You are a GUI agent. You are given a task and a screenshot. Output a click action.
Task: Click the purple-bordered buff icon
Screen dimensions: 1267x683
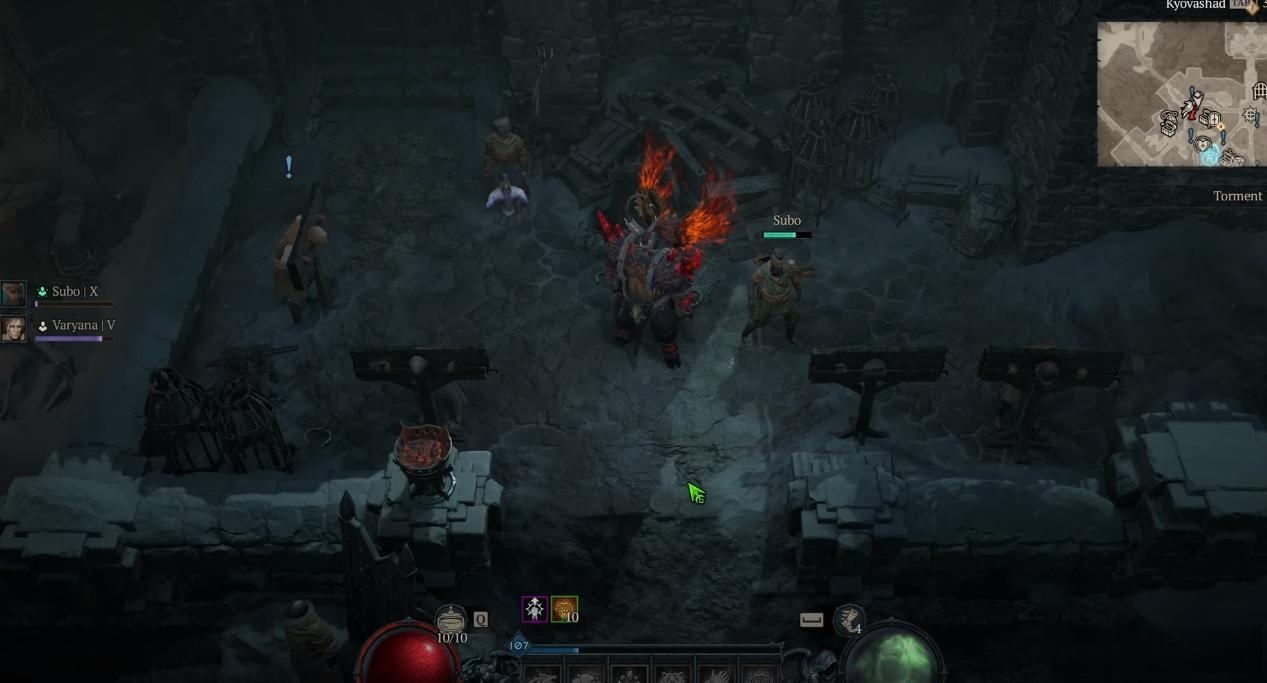click(535, 609)
